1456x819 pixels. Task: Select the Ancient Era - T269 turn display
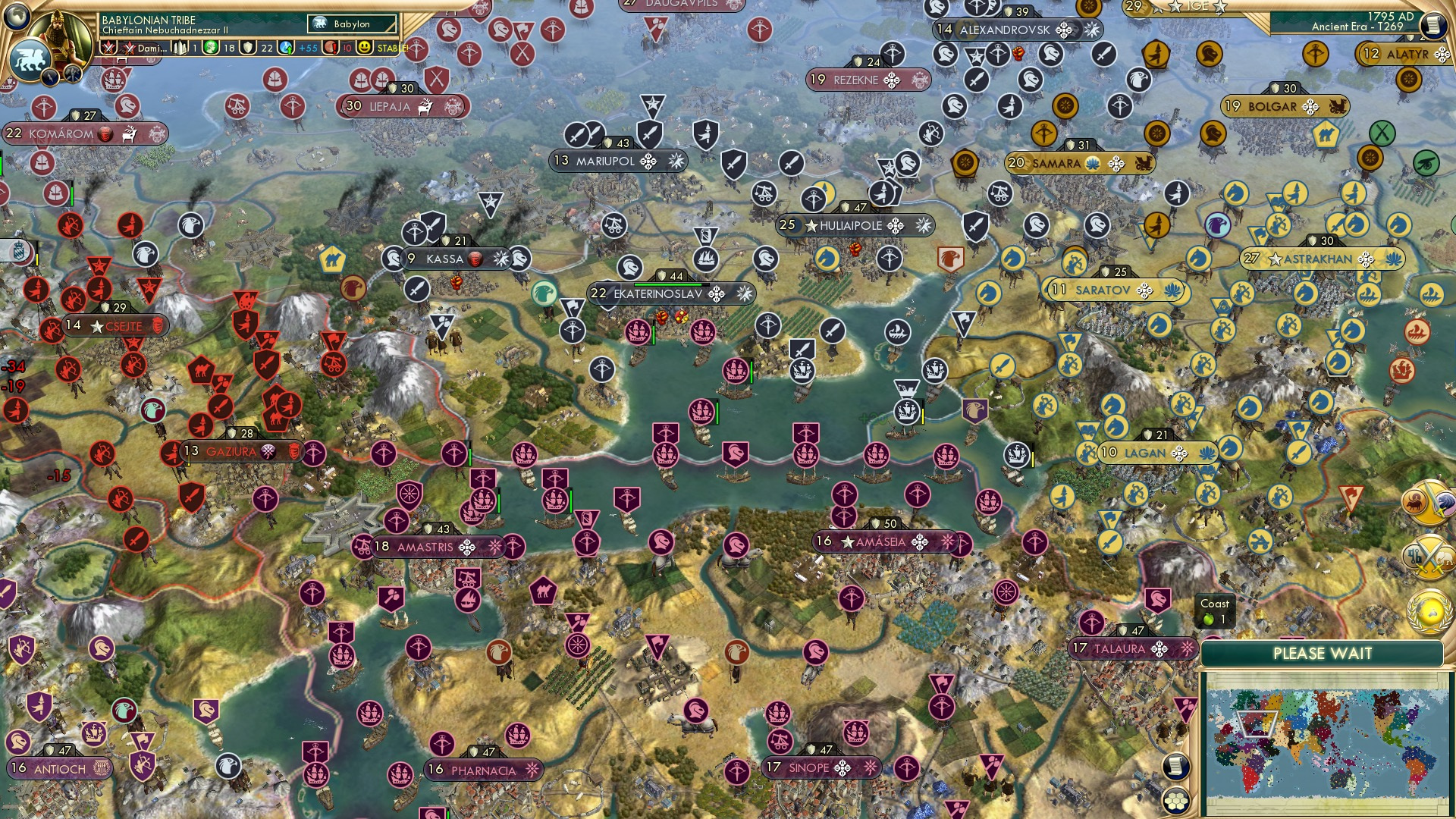pyautogui.click(x=1357, y=28)
